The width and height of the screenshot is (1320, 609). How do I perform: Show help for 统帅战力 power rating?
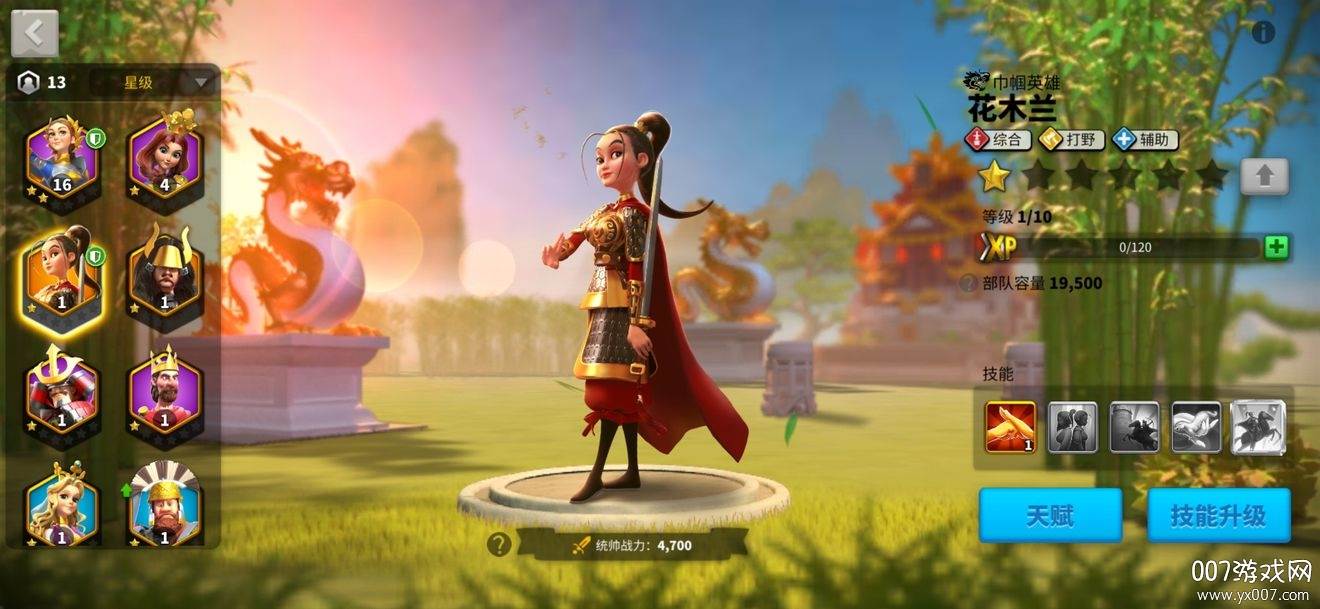[x=498, y=545]
